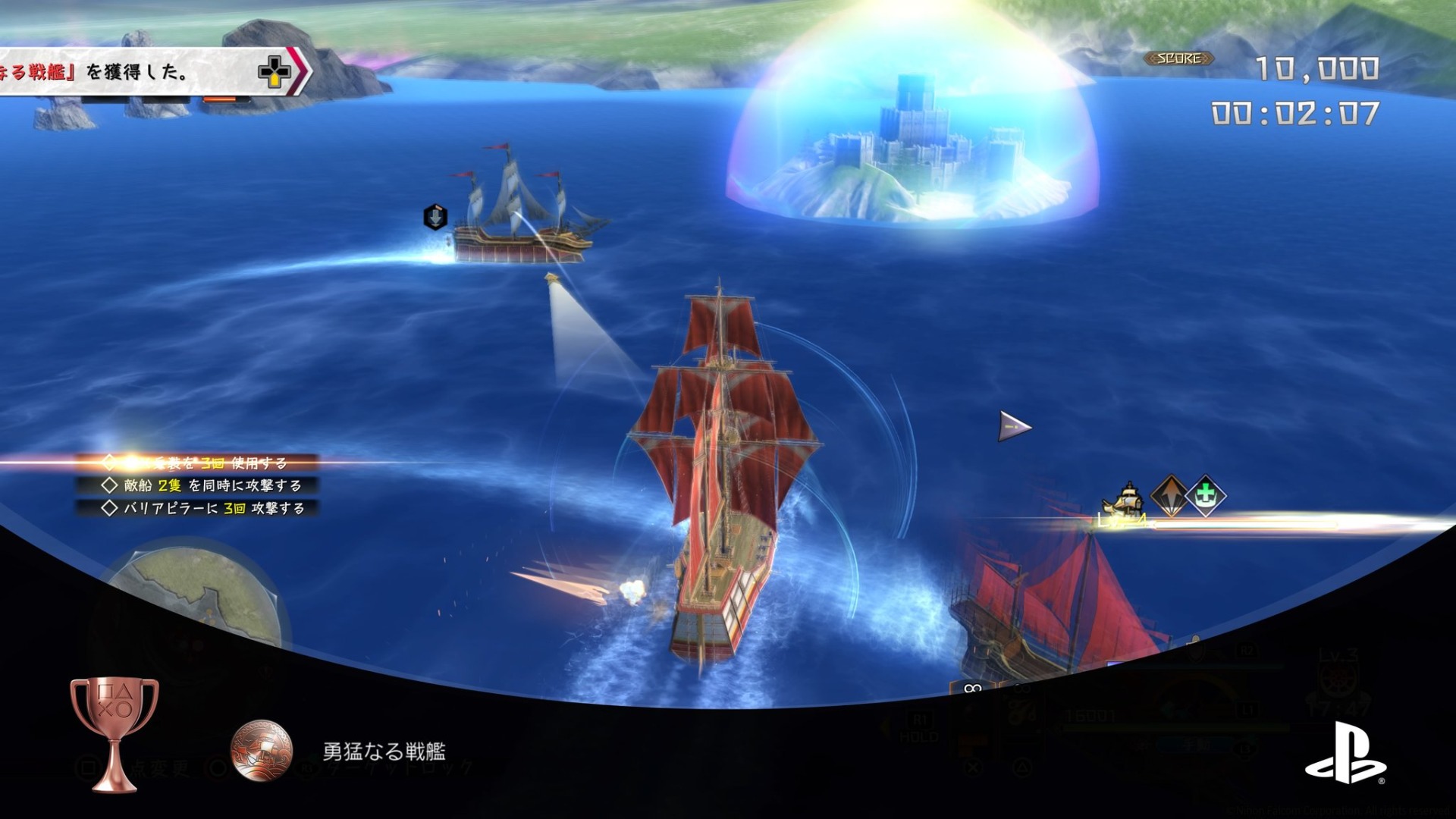This screenshot has width=1456, height=819.
Task: Click the orange up-arrow buff icon
Action: [1169, 496]
